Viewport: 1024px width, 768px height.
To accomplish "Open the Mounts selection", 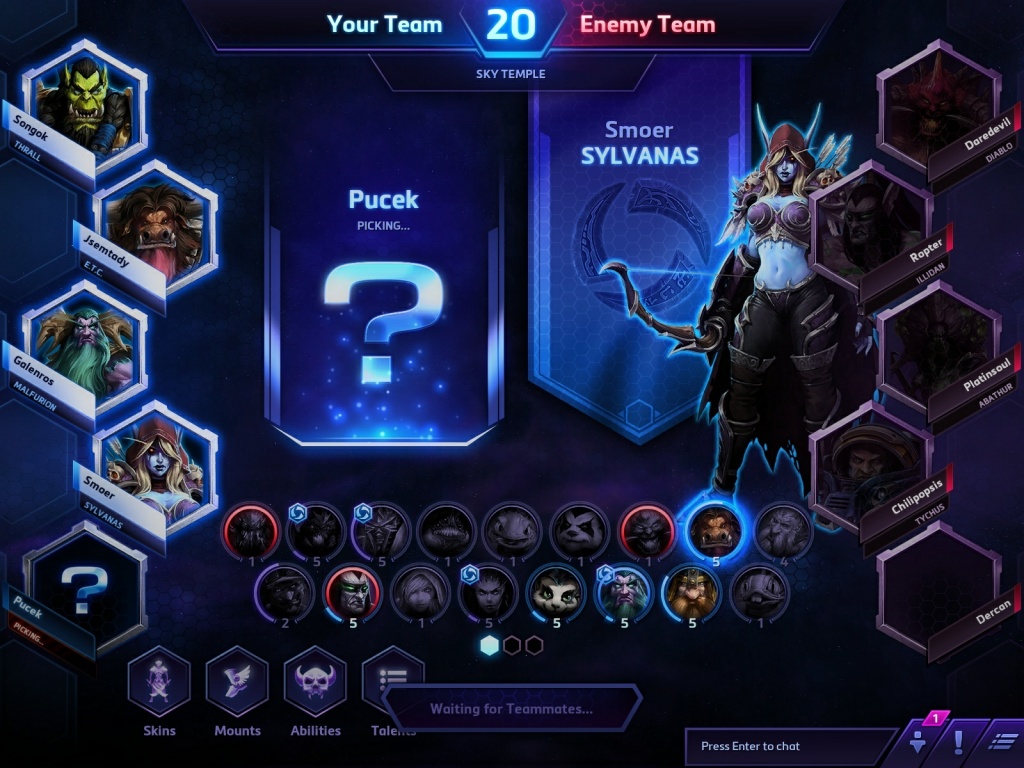I will point(237,682).
